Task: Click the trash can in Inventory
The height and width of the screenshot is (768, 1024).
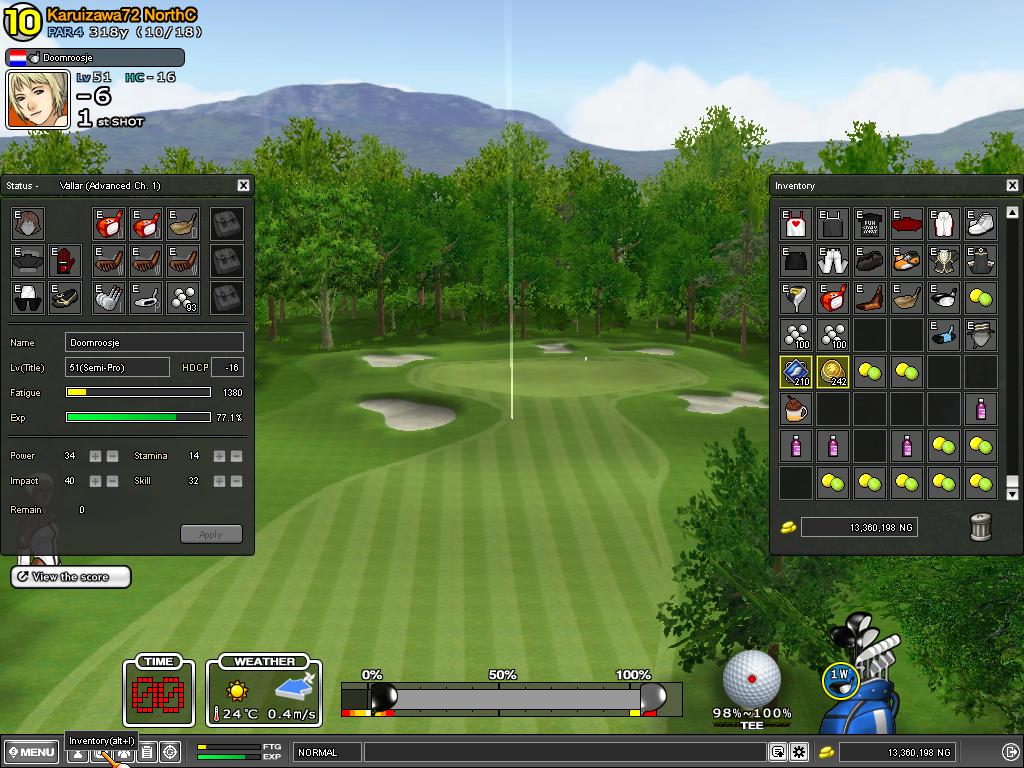Action: click(981, 527)
